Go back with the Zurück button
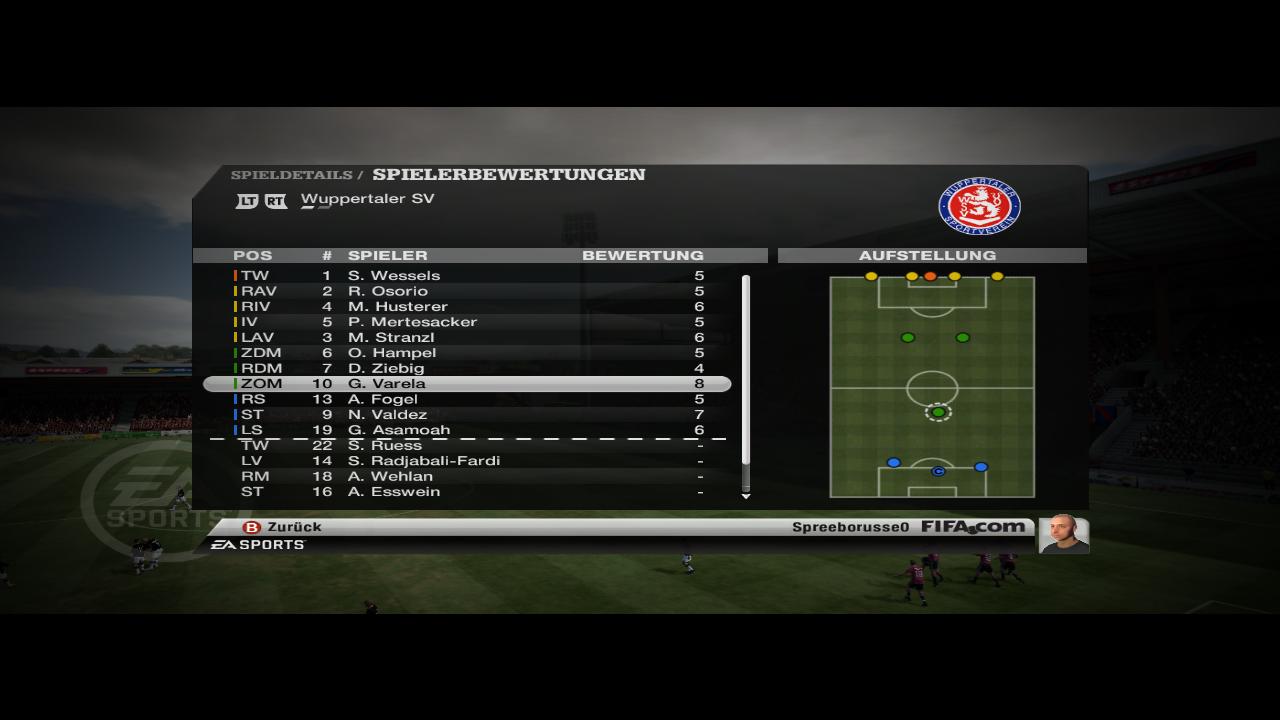Viewport: 1280px width, 720px height. point(283,527)
